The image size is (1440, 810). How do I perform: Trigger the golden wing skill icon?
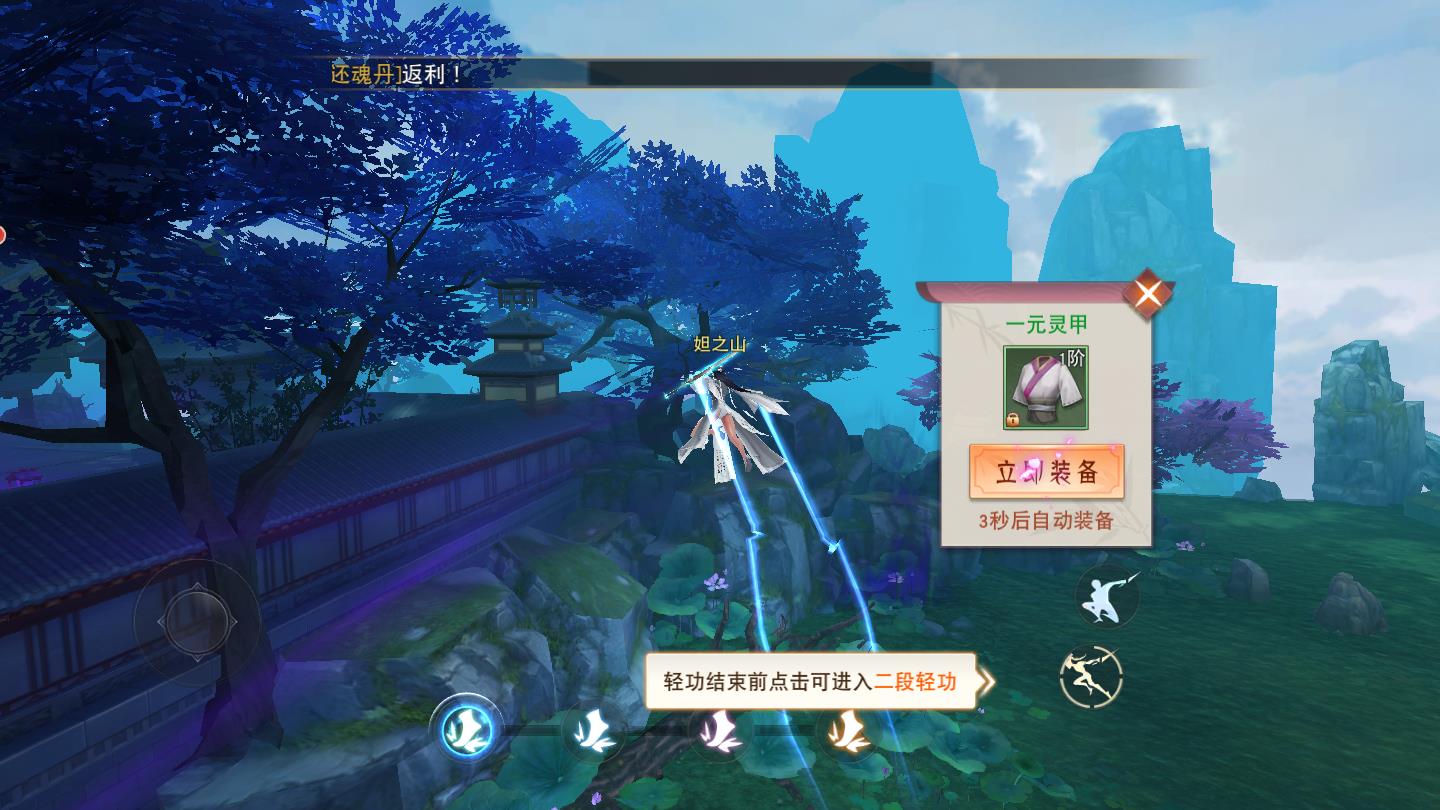[x=851, y=733]
